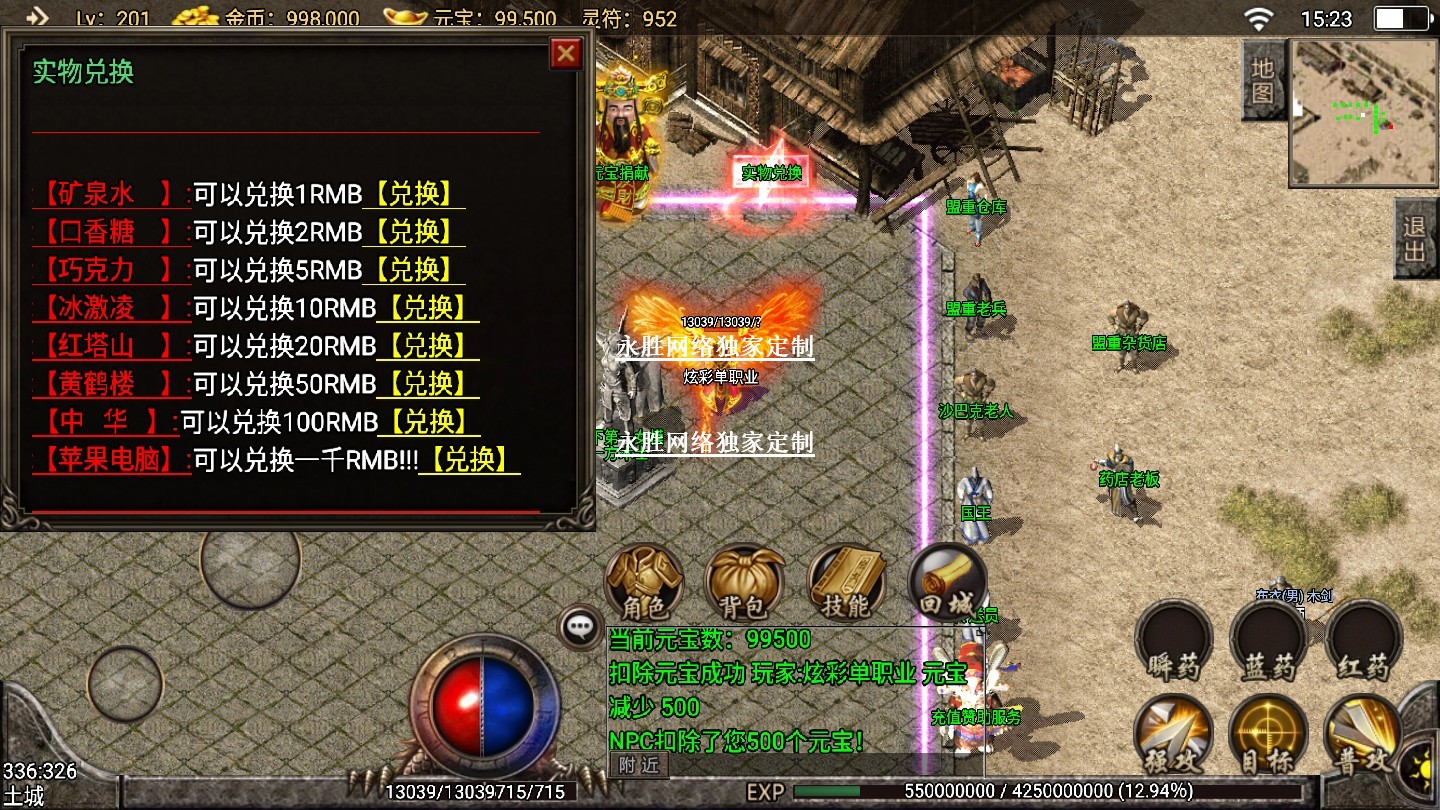Switch to the 附近 nearby chat tab
The image size is (1440, 810).
point(638,765)
